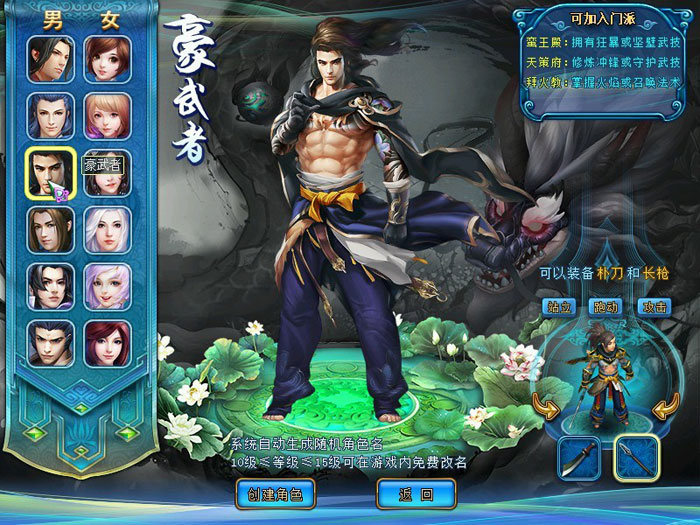Equip the 朴刀 broadsword weapon icon
This screenshot has height=525, width=700.
click(579, 459)
